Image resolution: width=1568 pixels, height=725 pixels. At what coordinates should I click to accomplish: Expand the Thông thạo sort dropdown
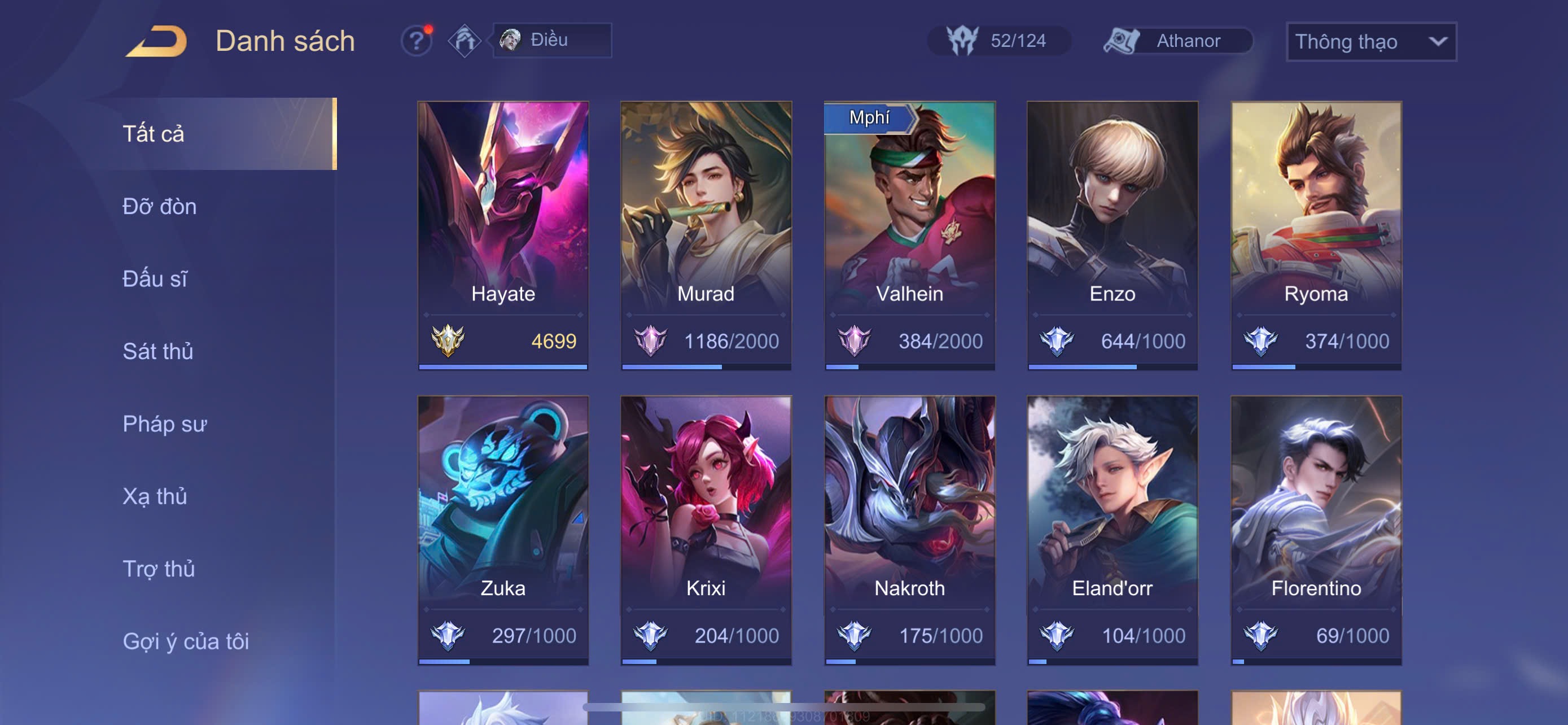1370,41
